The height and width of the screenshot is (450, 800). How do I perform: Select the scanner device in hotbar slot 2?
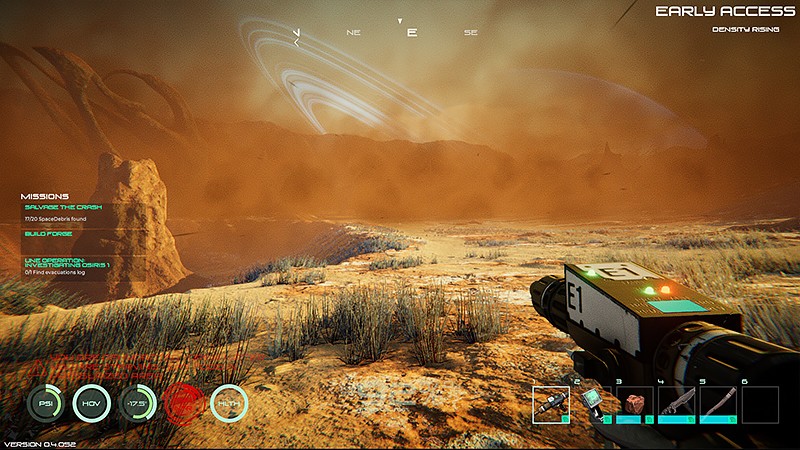point(593,405)
